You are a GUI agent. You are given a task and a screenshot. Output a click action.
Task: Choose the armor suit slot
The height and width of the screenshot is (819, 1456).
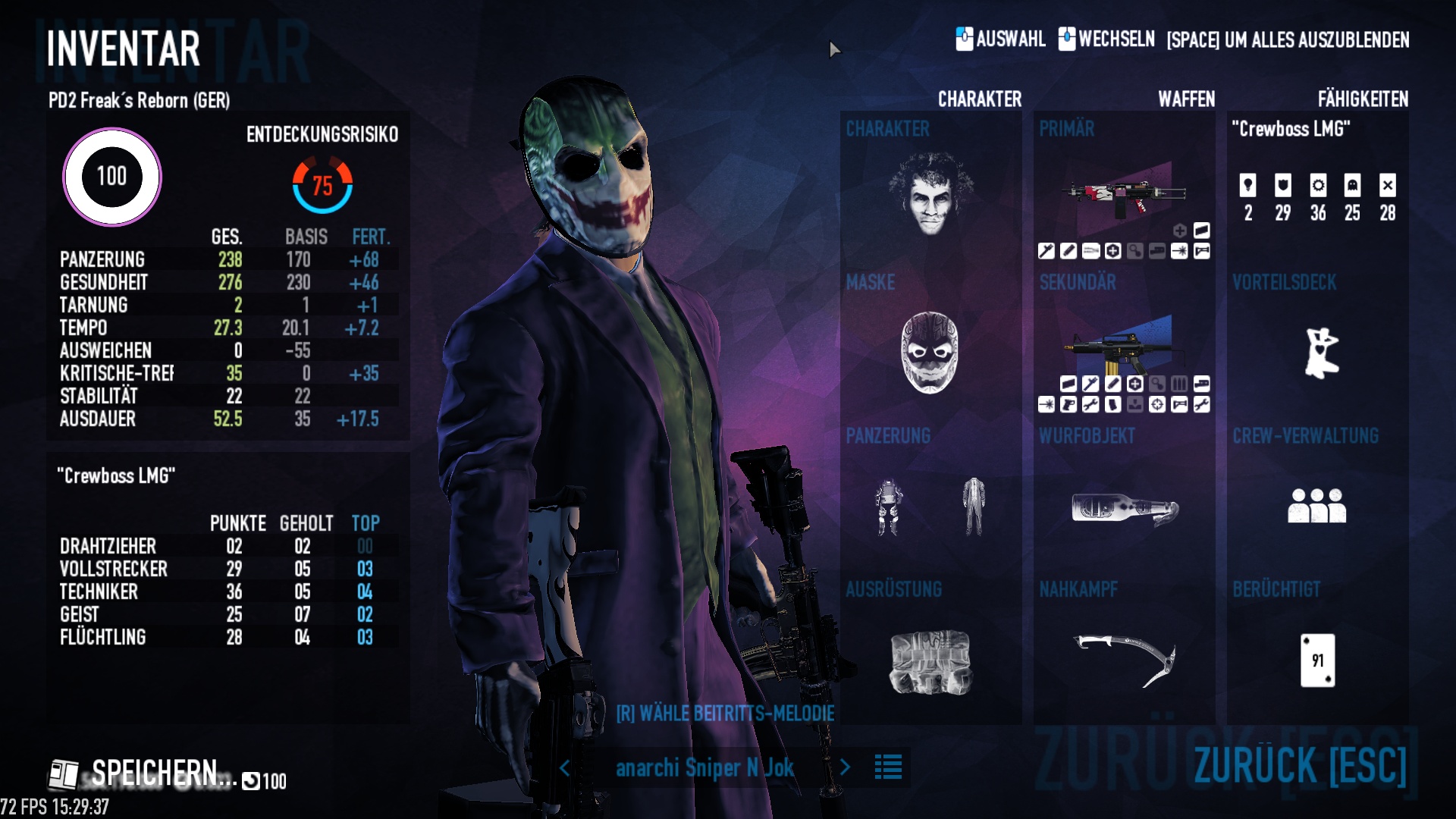point(889,507)
